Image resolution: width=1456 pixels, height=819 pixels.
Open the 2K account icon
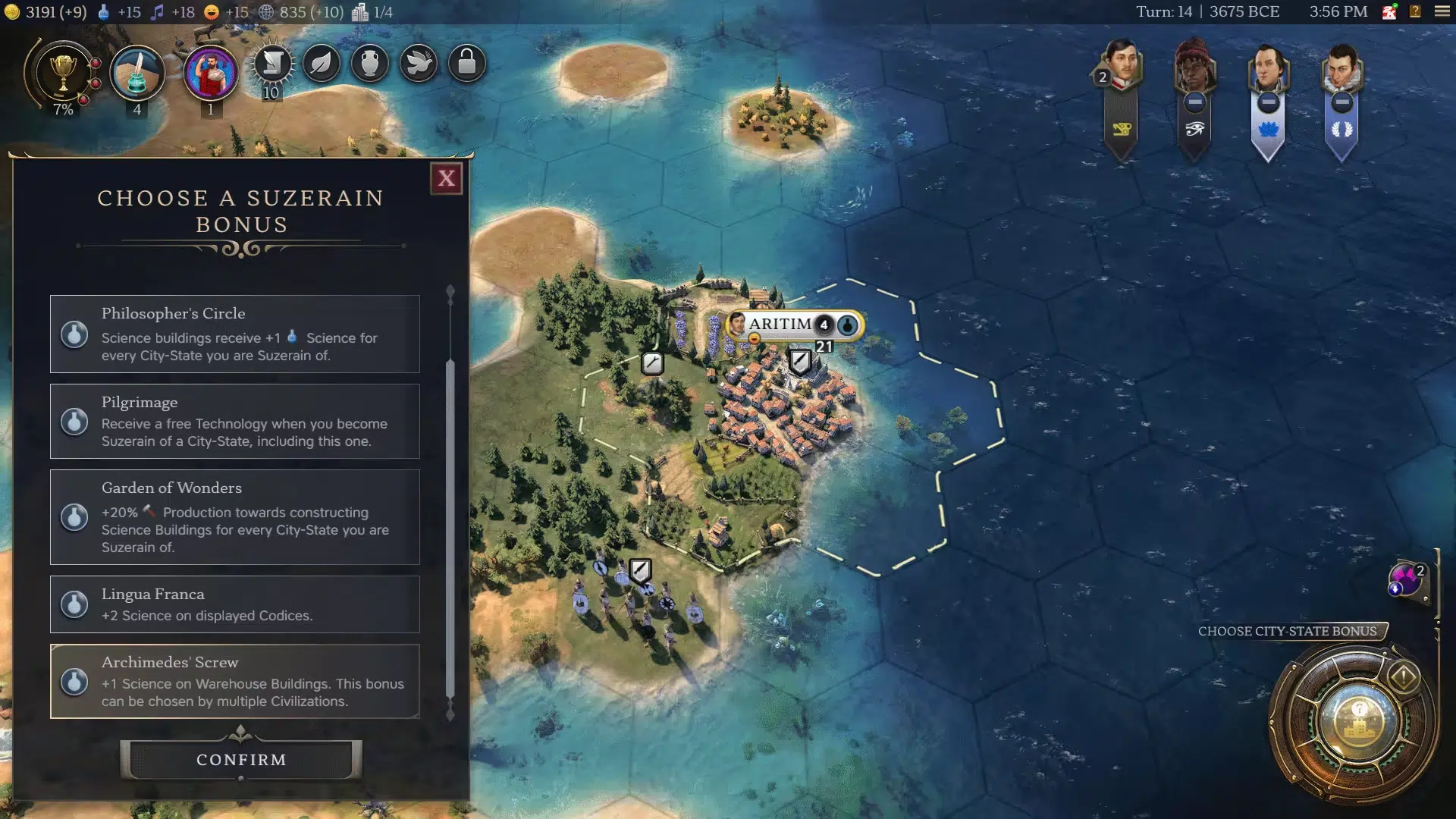click(1389, 11)
